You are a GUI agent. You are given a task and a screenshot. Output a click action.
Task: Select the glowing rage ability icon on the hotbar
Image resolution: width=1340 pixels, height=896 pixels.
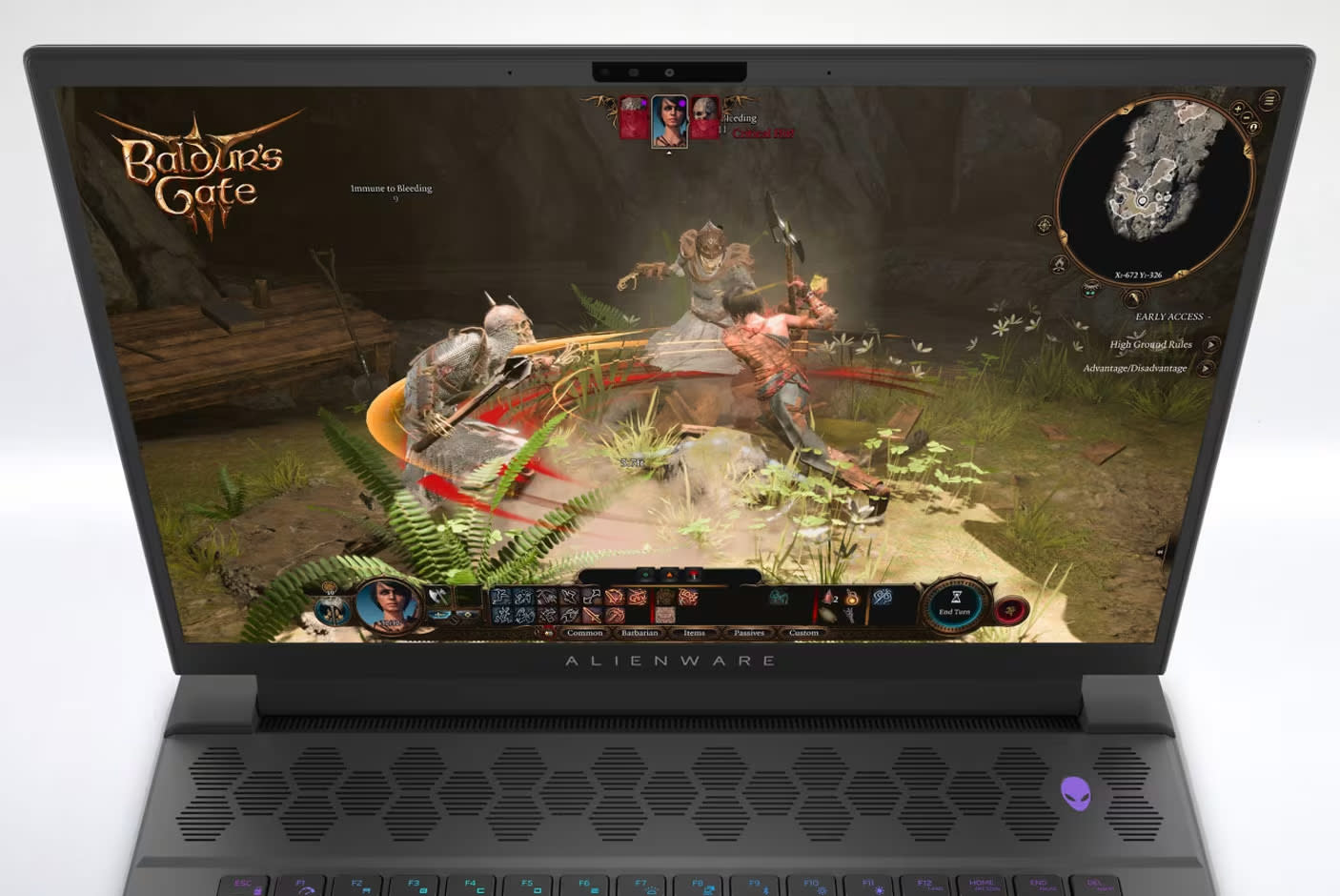point(852,600)
